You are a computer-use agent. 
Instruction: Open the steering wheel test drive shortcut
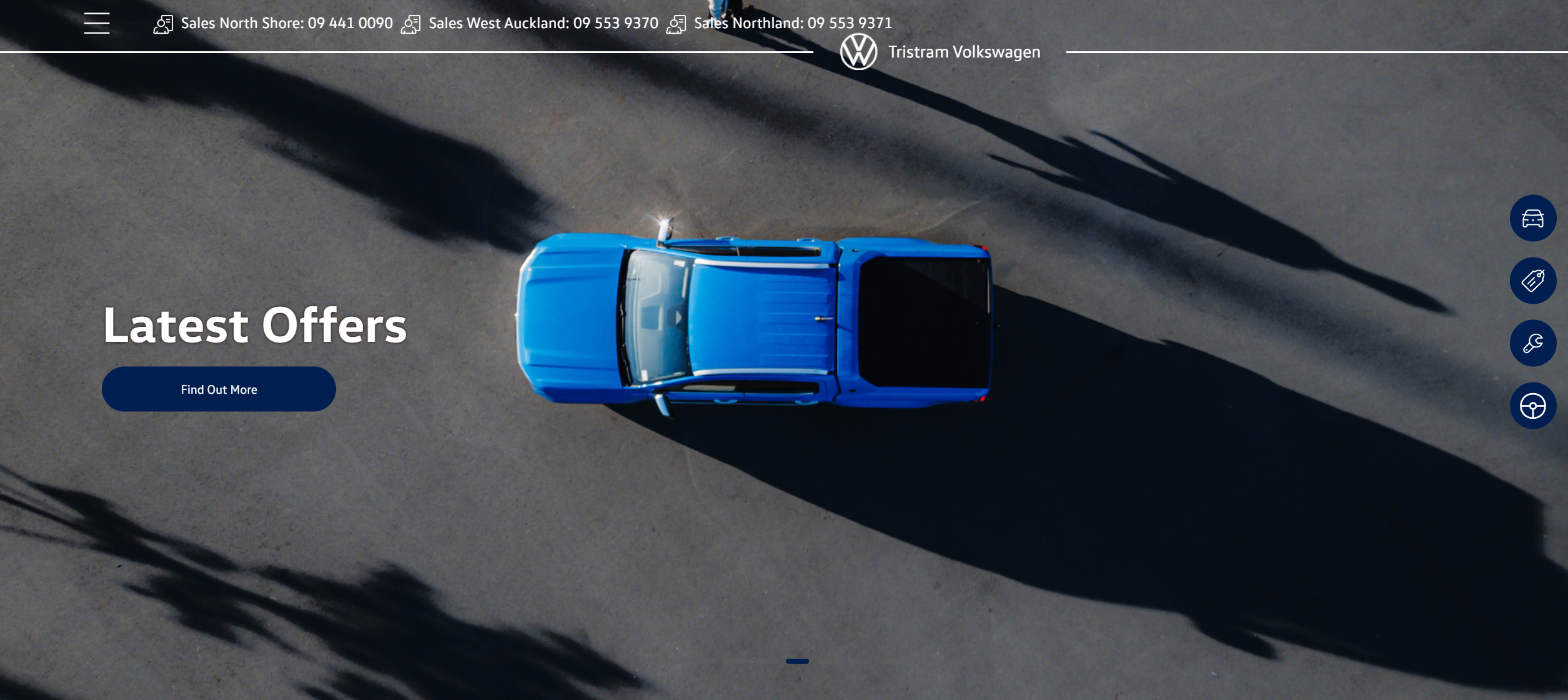[x=1532, y=406]
